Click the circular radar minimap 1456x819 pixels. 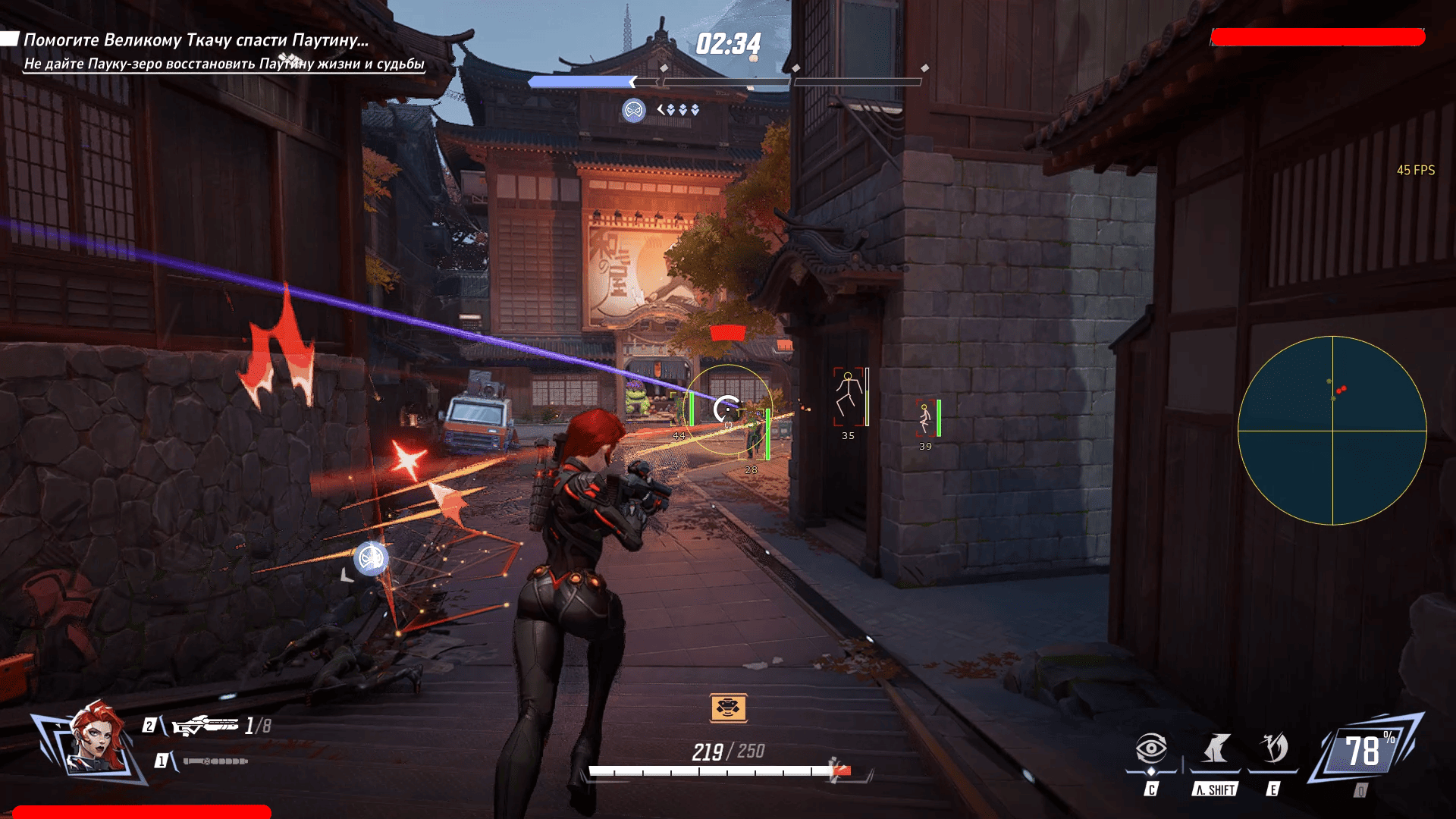(1332, 430)
